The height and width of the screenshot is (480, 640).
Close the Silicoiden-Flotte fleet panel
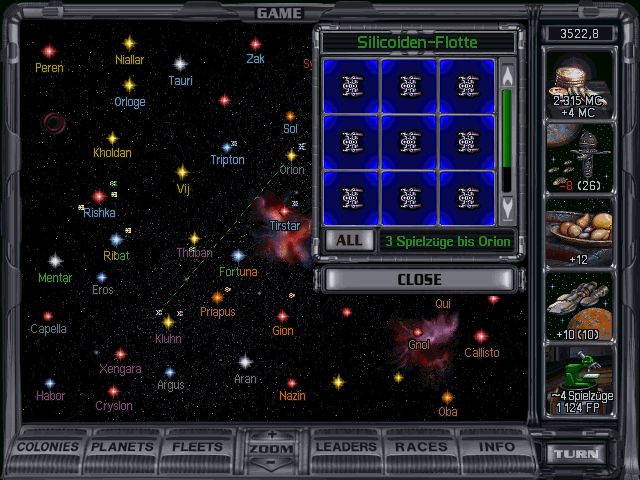coord(419,279)
